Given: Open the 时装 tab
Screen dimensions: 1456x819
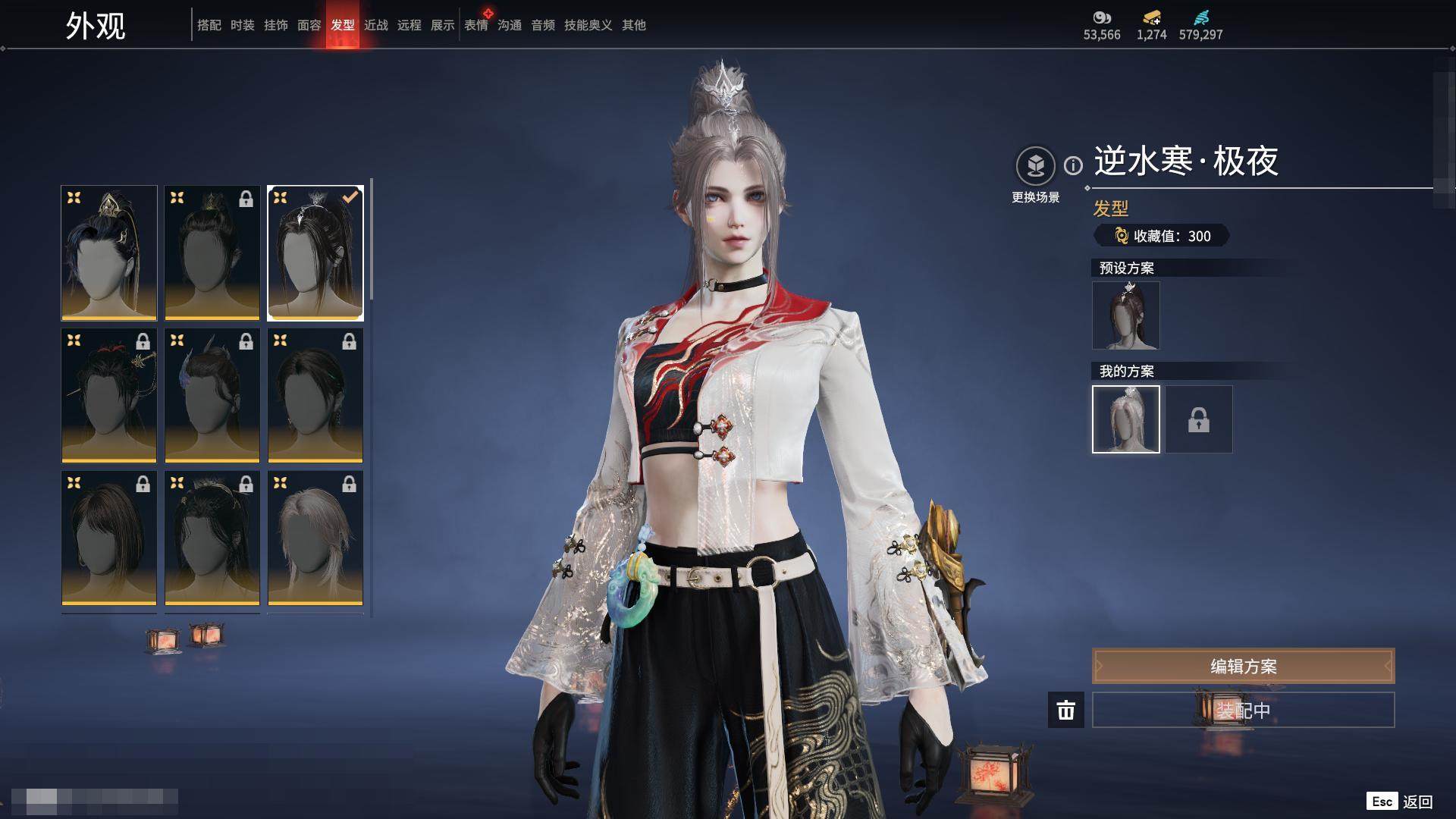Looking at the screenshot, I should point(242,25).
